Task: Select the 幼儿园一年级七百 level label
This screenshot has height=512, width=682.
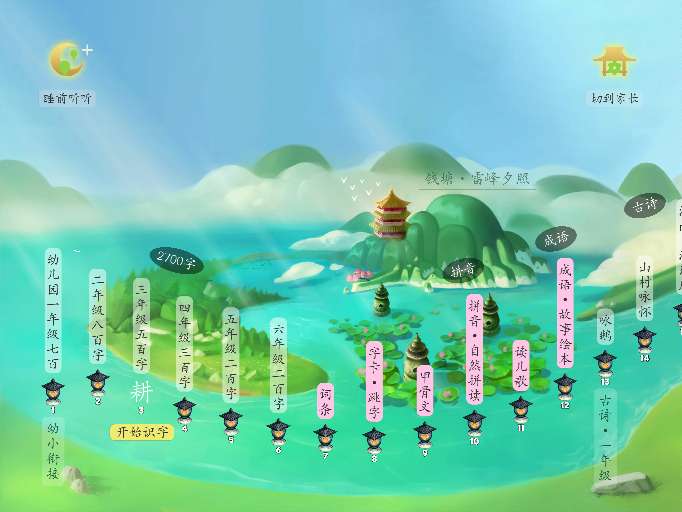Action: tap(53, 311)
